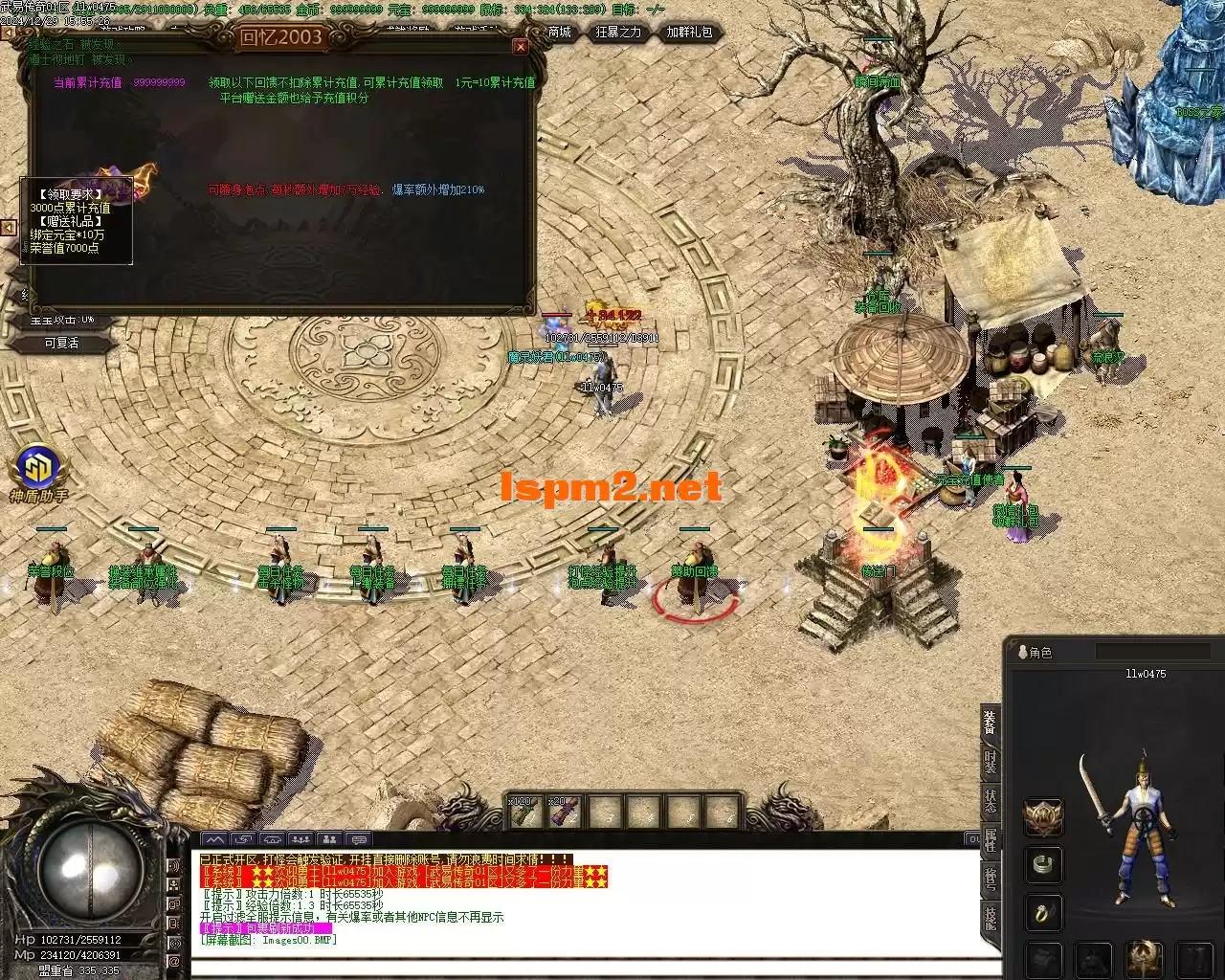Switch to the 装备 equipment tab
Image resolution: width=1225 pixels, height=980 pixels.
coord(990,723)
